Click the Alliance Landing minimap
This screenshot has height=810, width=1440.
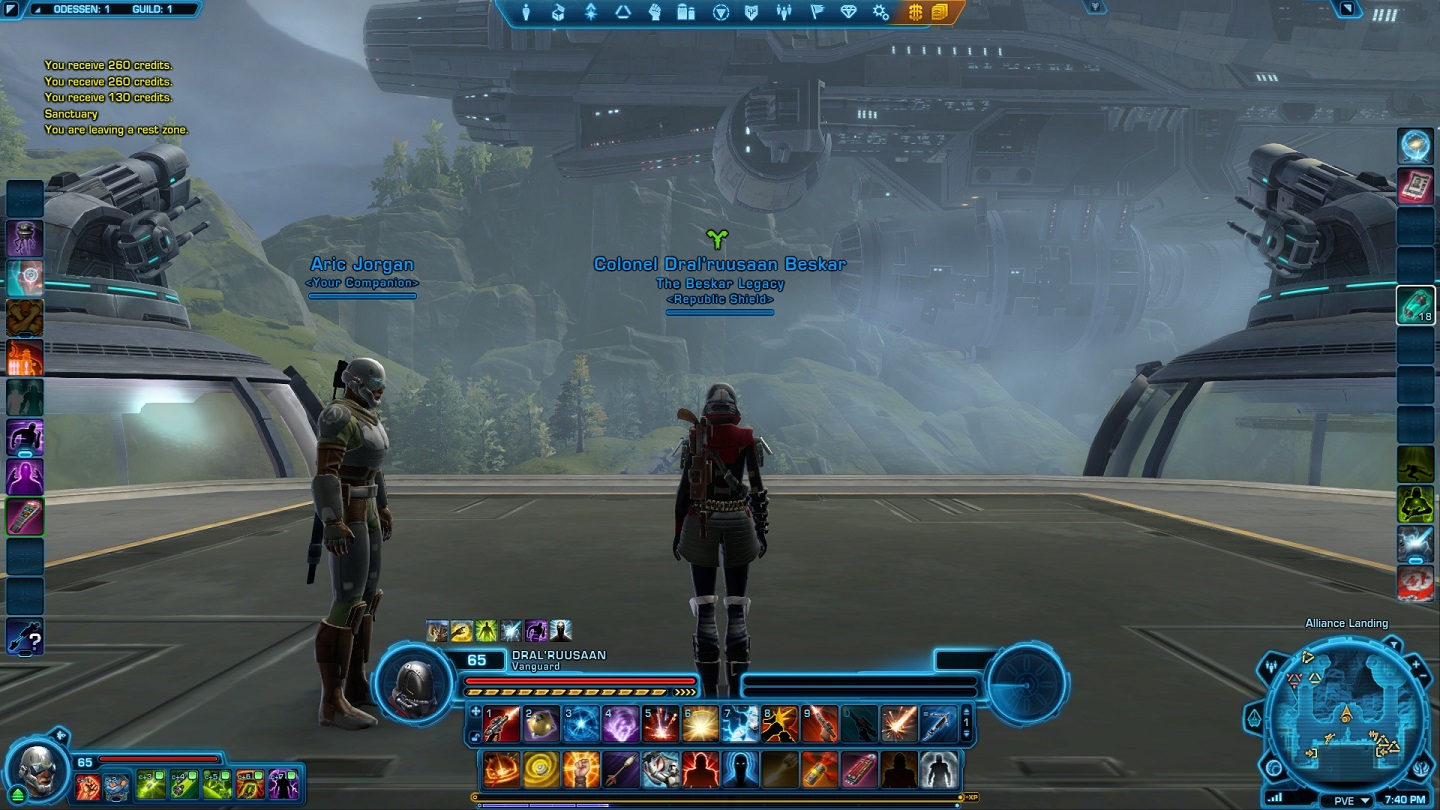coord(1345,718)
